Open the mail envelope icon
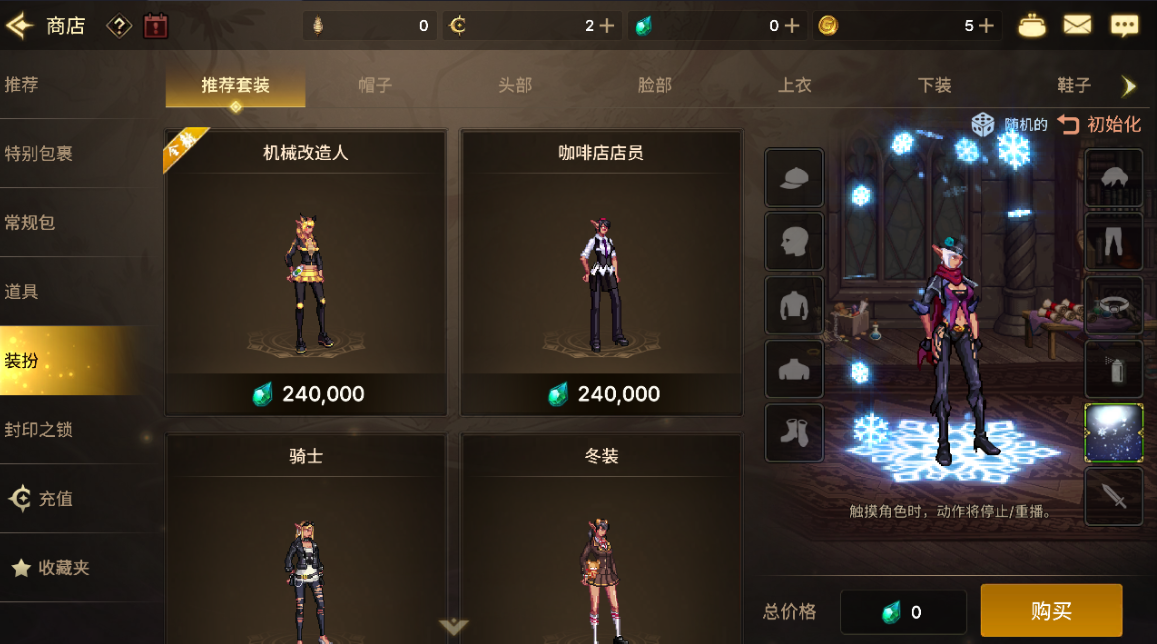 pos(1077,26)
